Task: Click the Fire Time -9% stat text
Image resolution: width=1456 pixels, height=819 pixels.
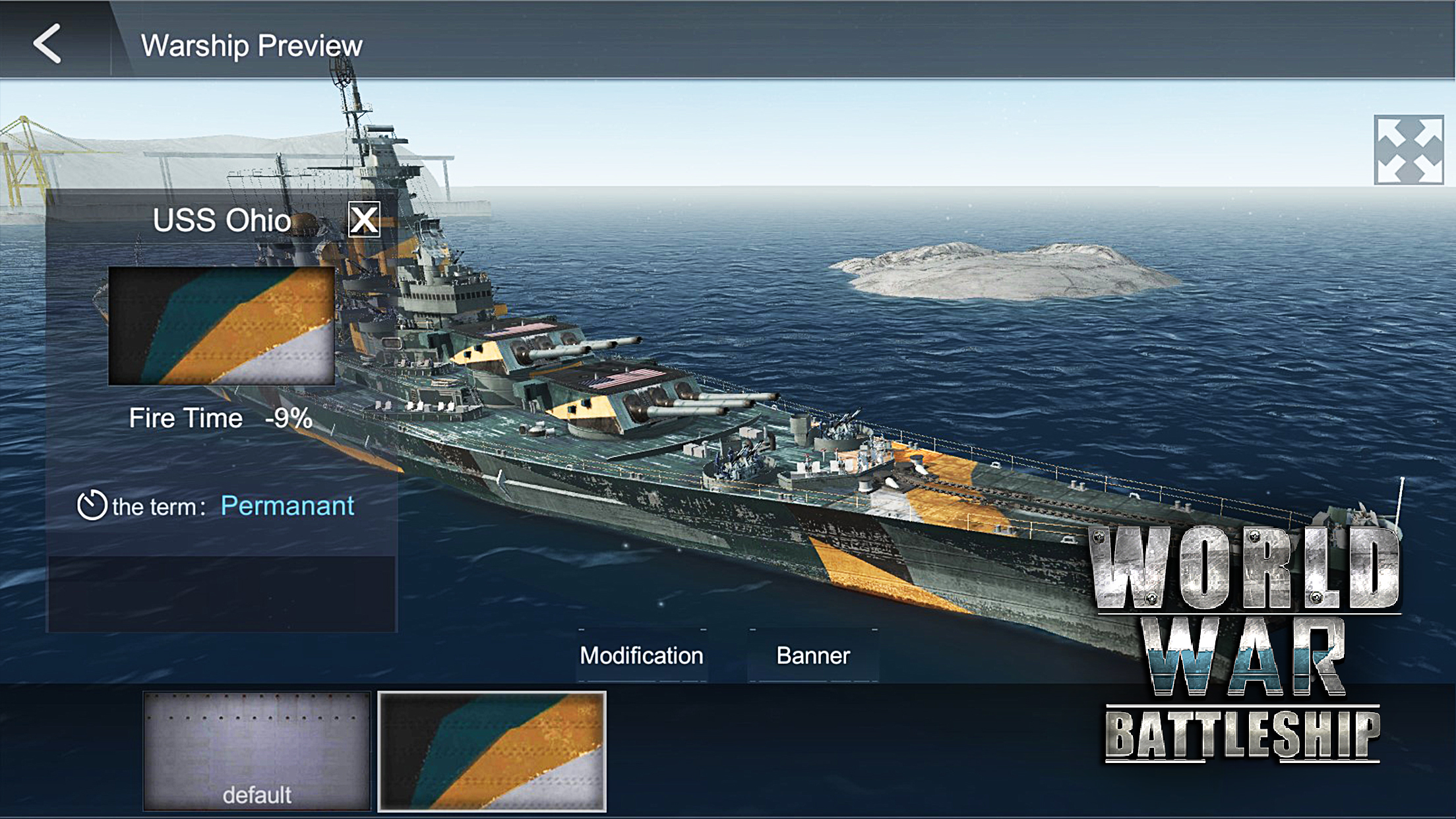Action: [220, 417]
